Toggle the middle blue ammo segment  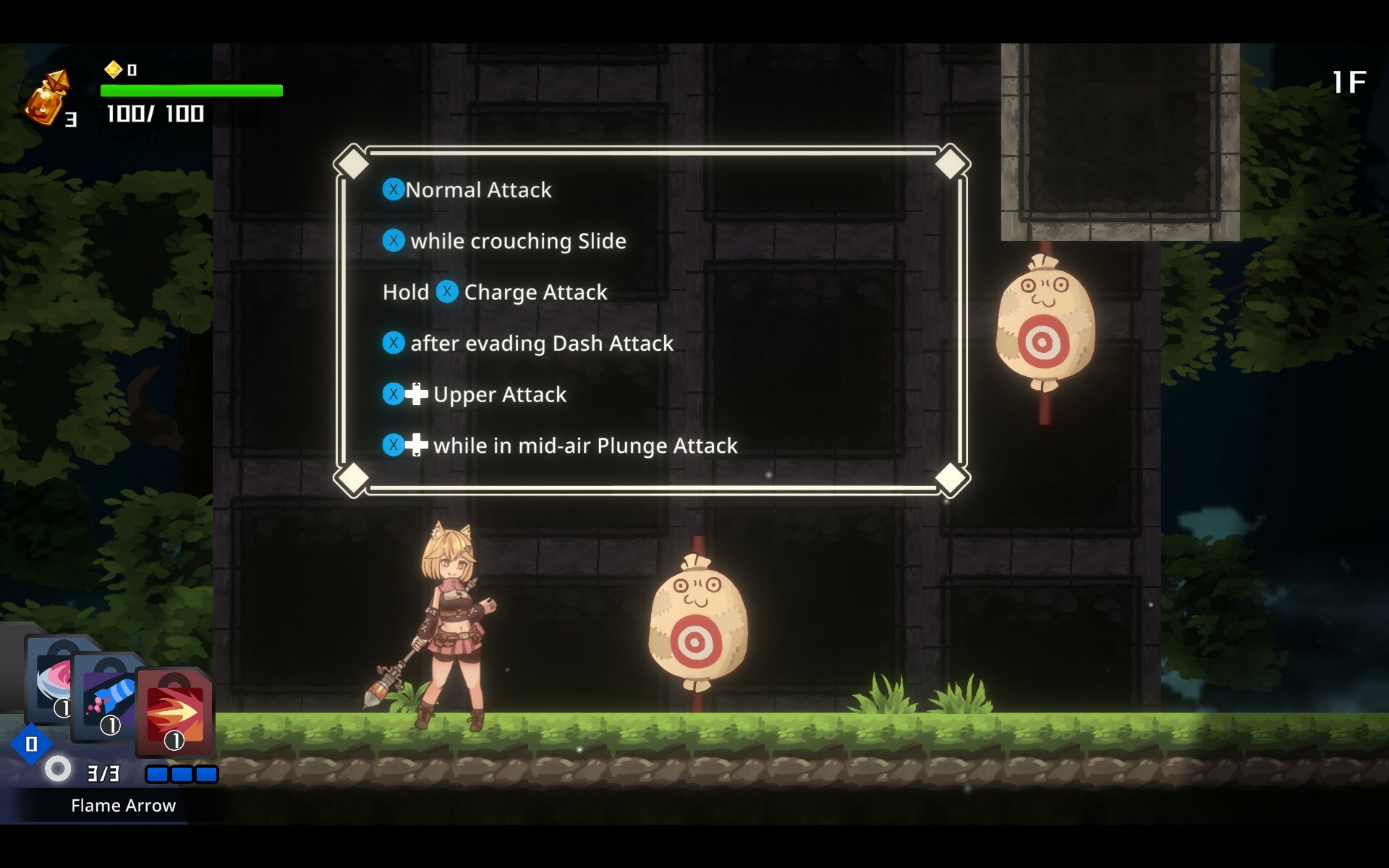point(181,774)
